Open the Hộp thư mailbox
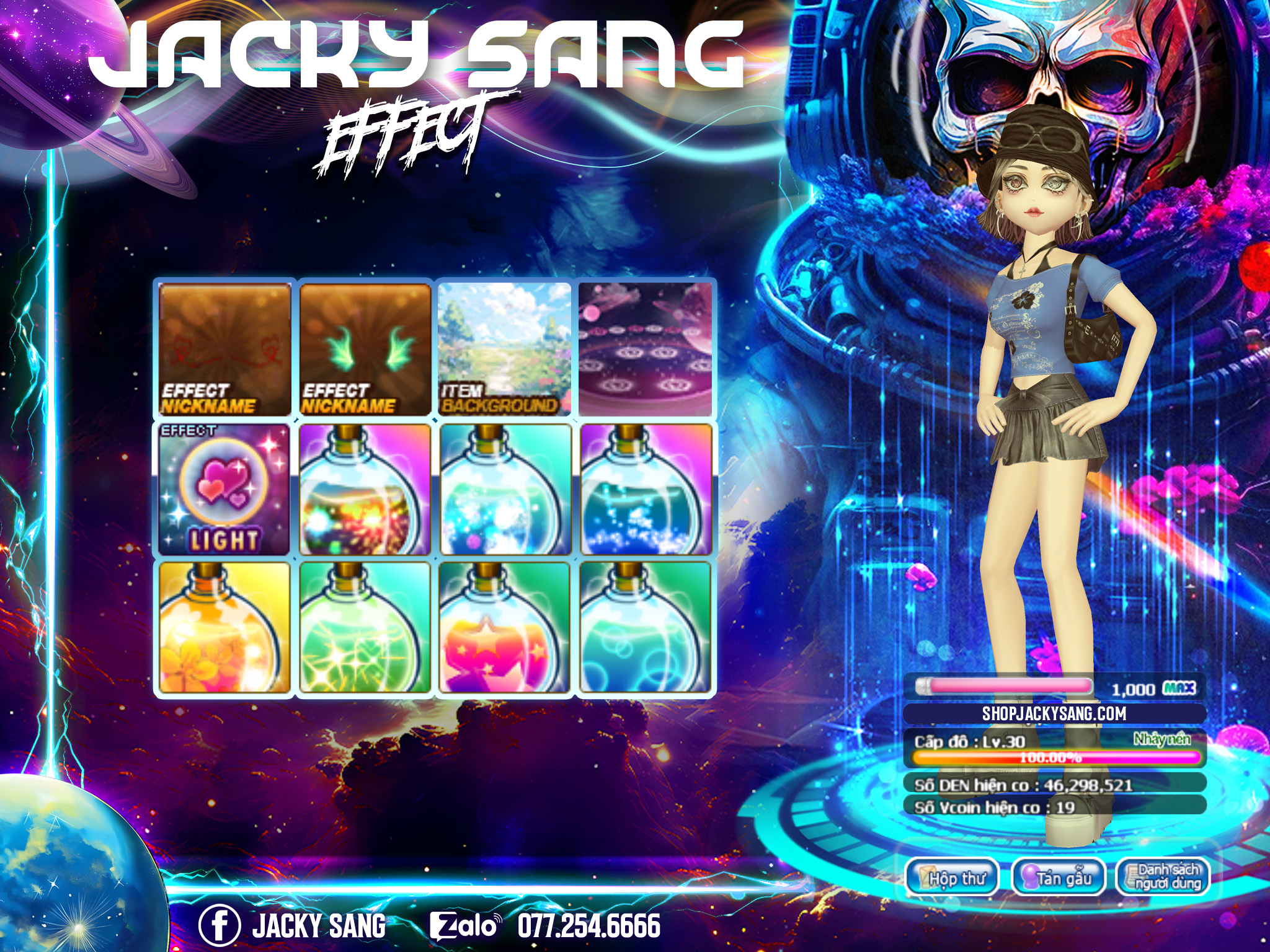The width and height of the screenshot is (1270, 952). [x=952, y=878]
